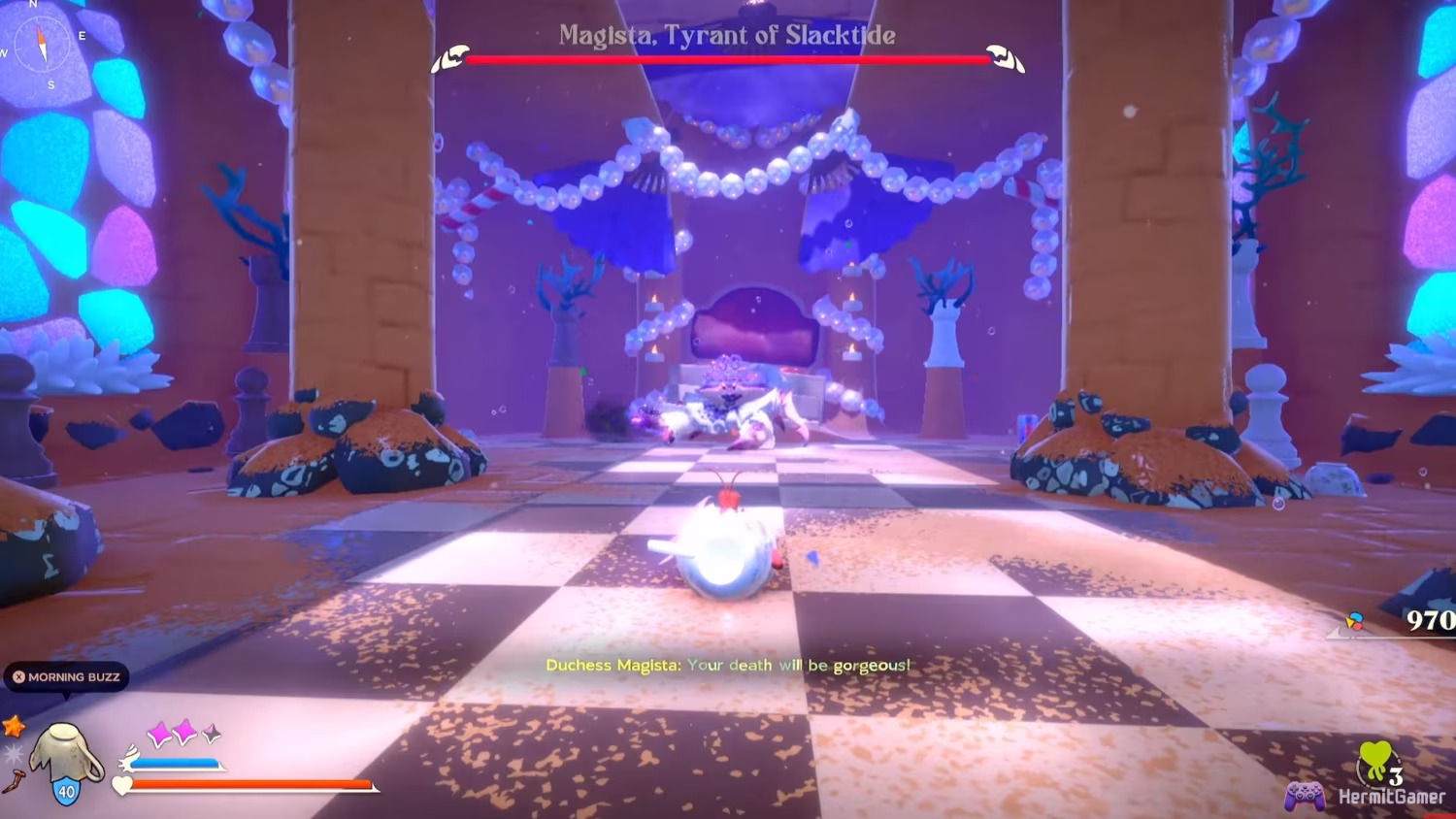This screenshot has height=819, width=1456.
Task: Click the kelp heart healing icon showing 3
Action: click(1376, 761)
